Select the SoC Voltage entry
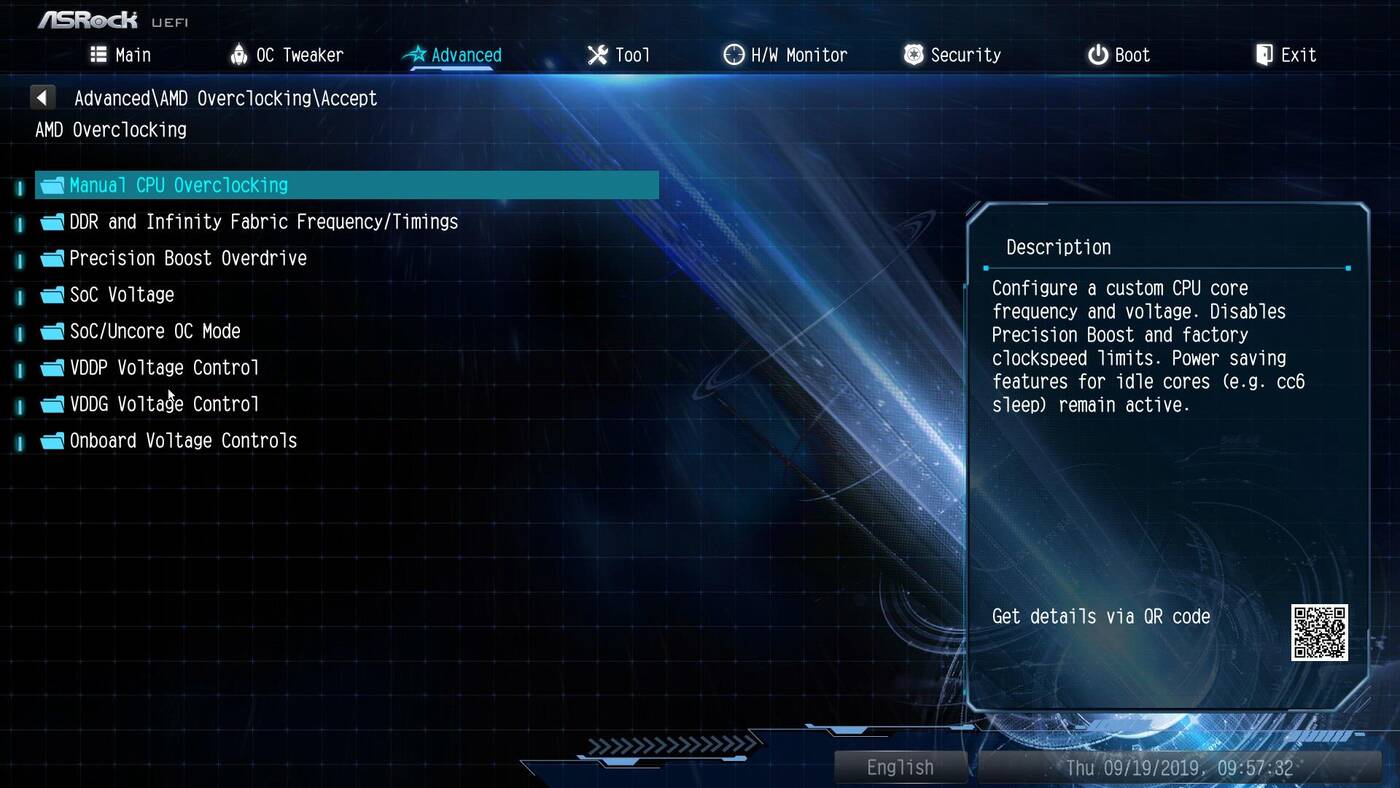The height and width of the screenshot is (788, 1400). tap(121, 295)
